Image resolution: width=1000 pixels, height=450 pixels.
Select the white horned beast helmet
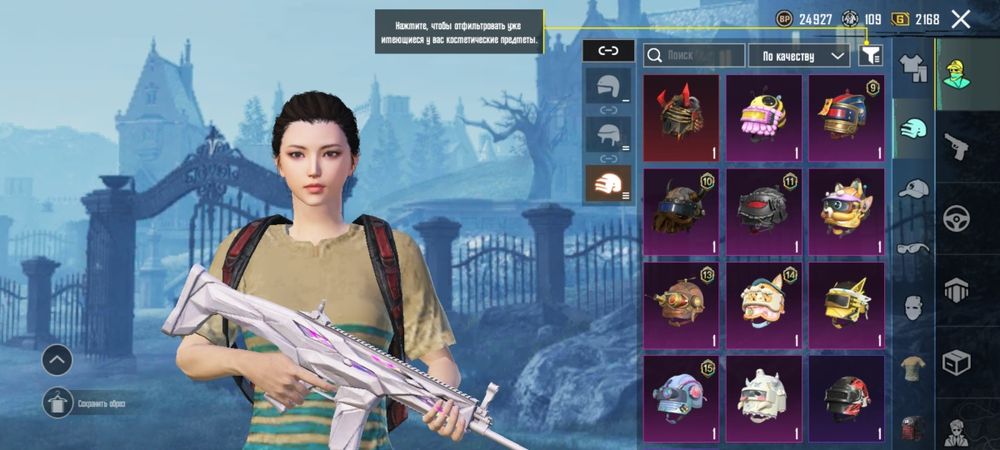pyautogui.click(x=764, y=398)
